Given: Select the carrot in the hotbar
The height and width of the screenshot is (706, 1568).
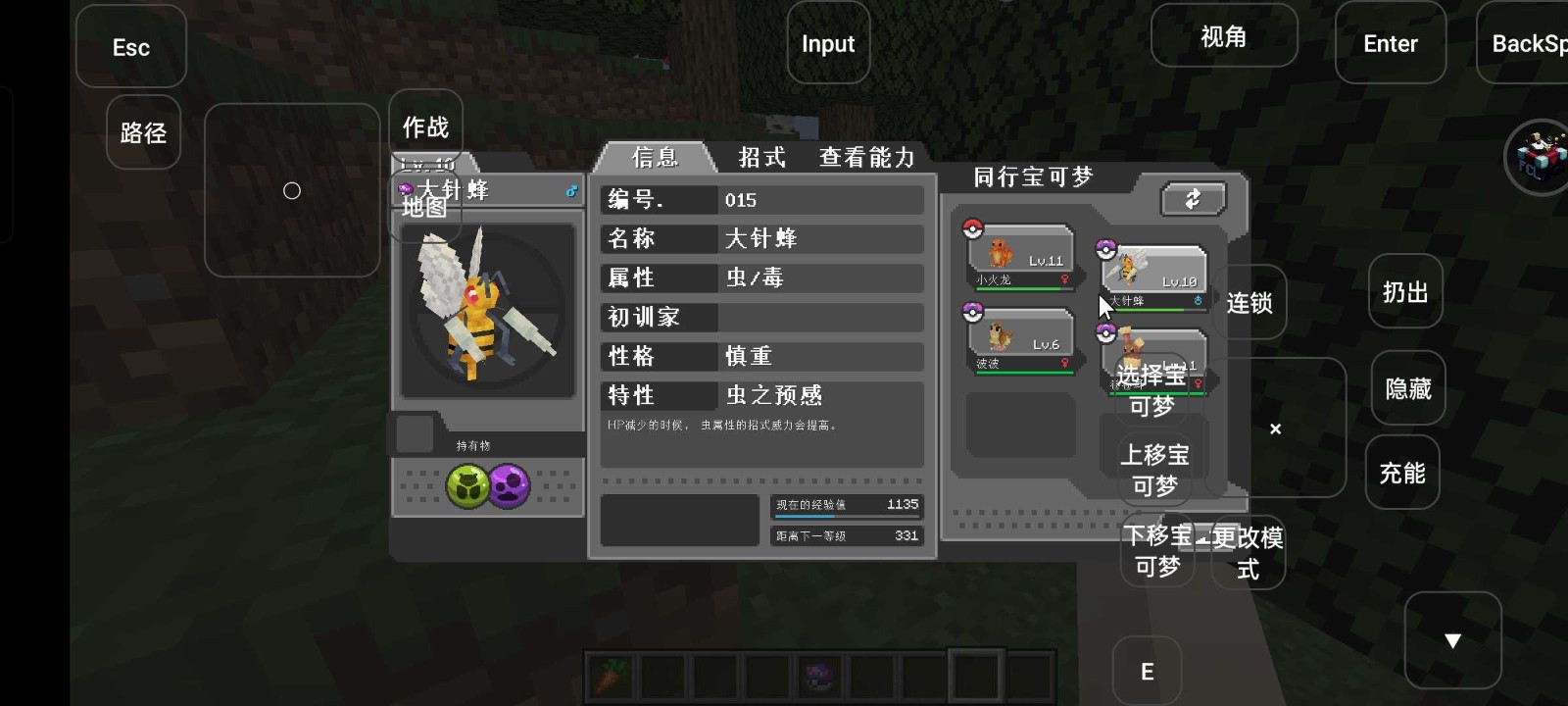Looking at the screenshot, I should click(610, 675).
